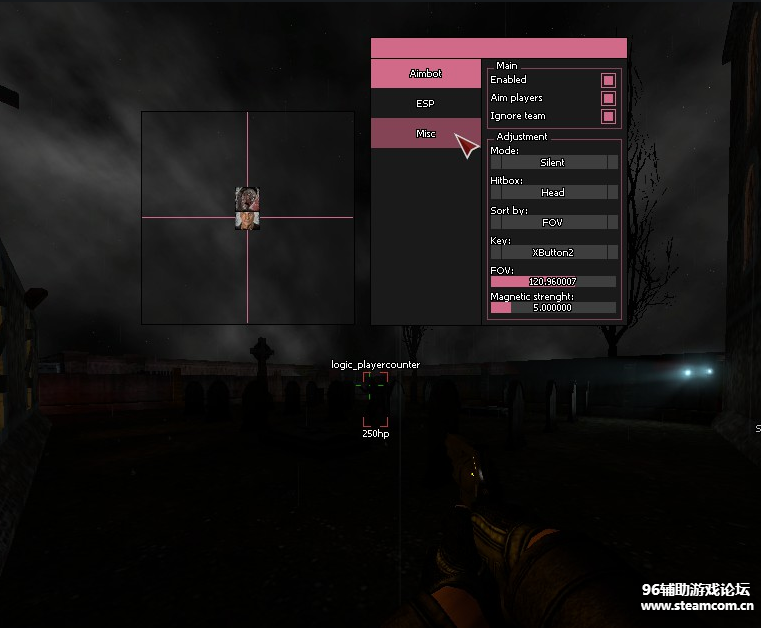This screenshot has width=761, height=628.
Task: Click the Key binding field showing XButton2
Action: [552, 252]
